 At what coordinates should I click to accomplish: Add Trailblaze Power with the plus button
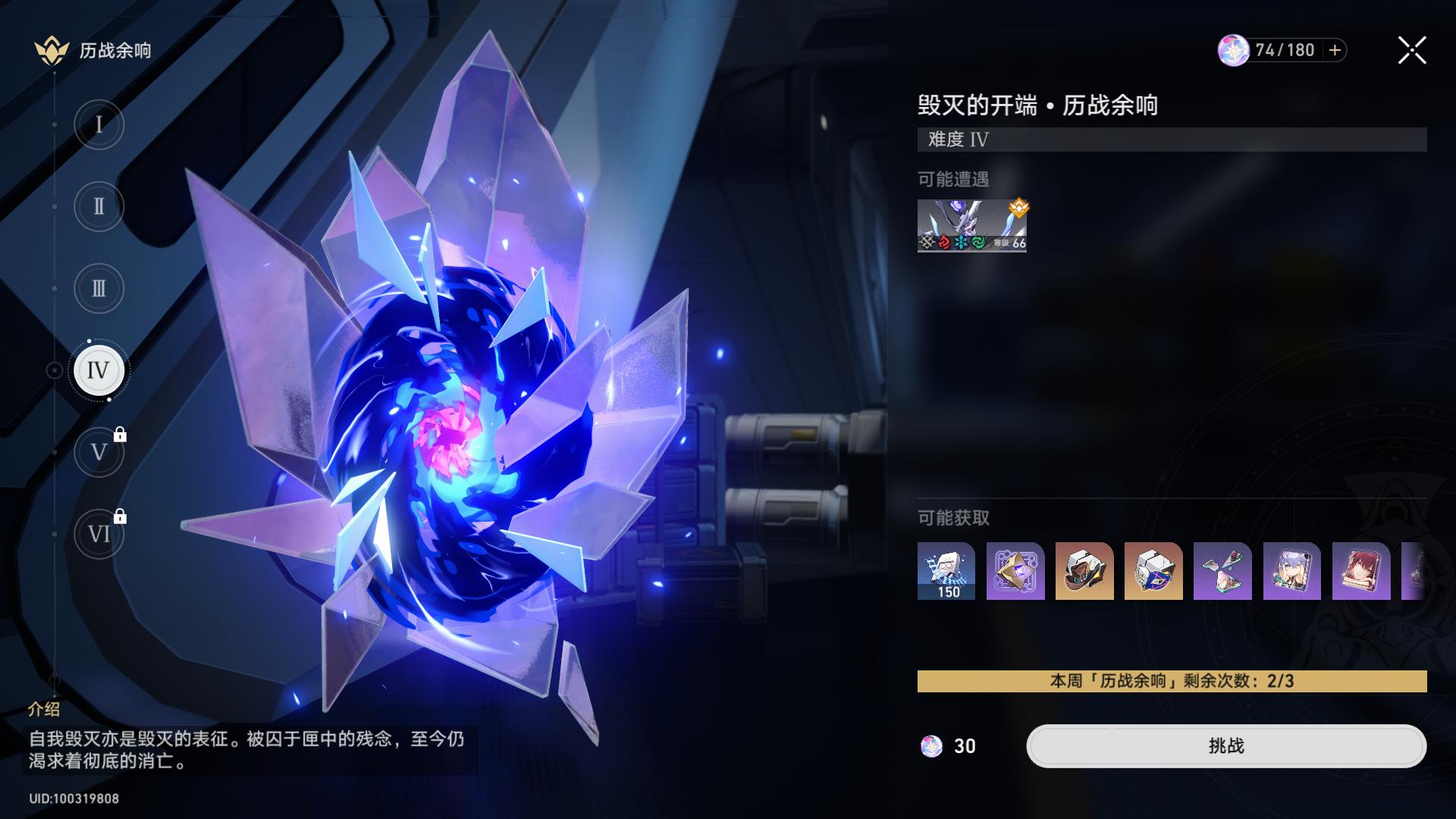(x=1335, y=50)
